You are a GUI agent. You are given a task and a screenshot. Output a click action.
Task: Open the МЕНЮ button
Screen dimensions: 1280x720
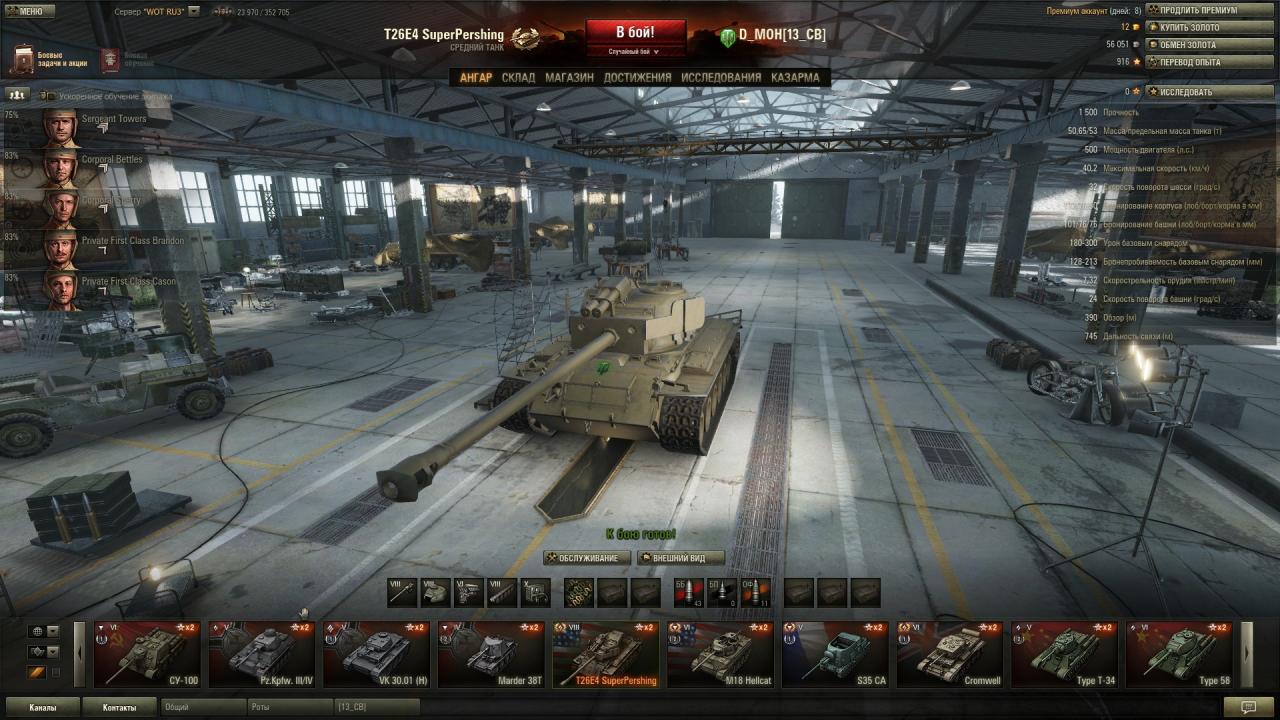coord(29,11)
